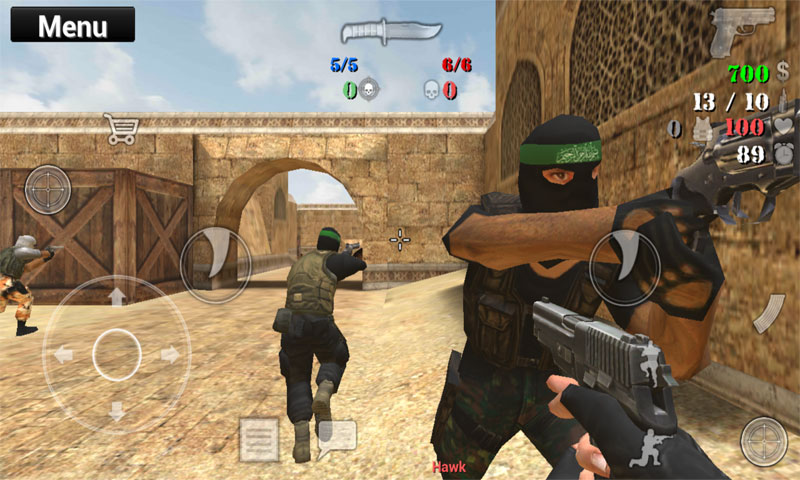Open the Menu button
The height and width of the screenshot is (480, 800).
coord(72,25)
